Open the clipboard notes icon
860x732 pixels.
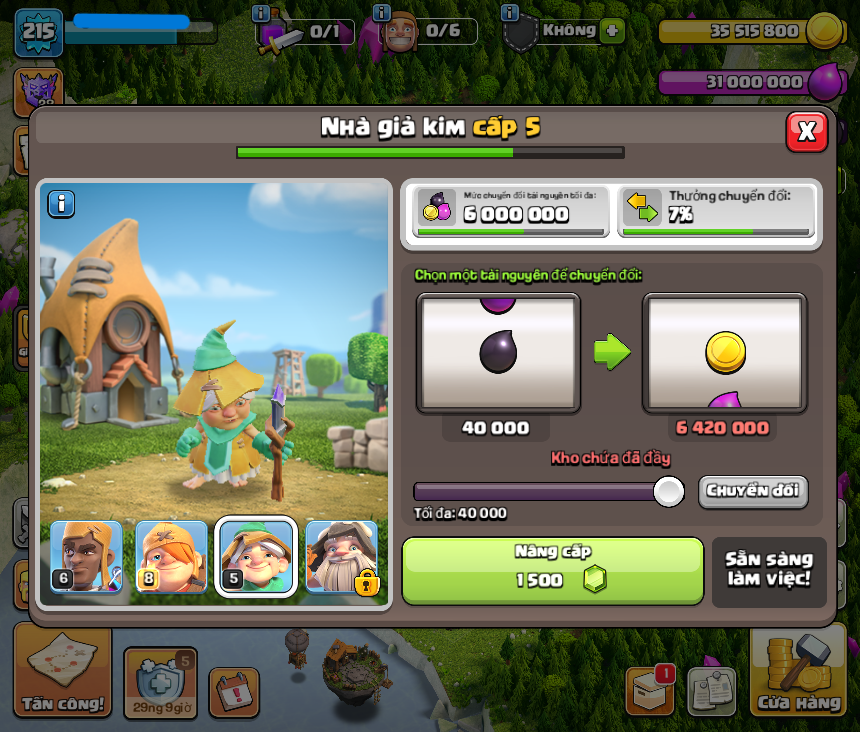[x=711, y=691]
